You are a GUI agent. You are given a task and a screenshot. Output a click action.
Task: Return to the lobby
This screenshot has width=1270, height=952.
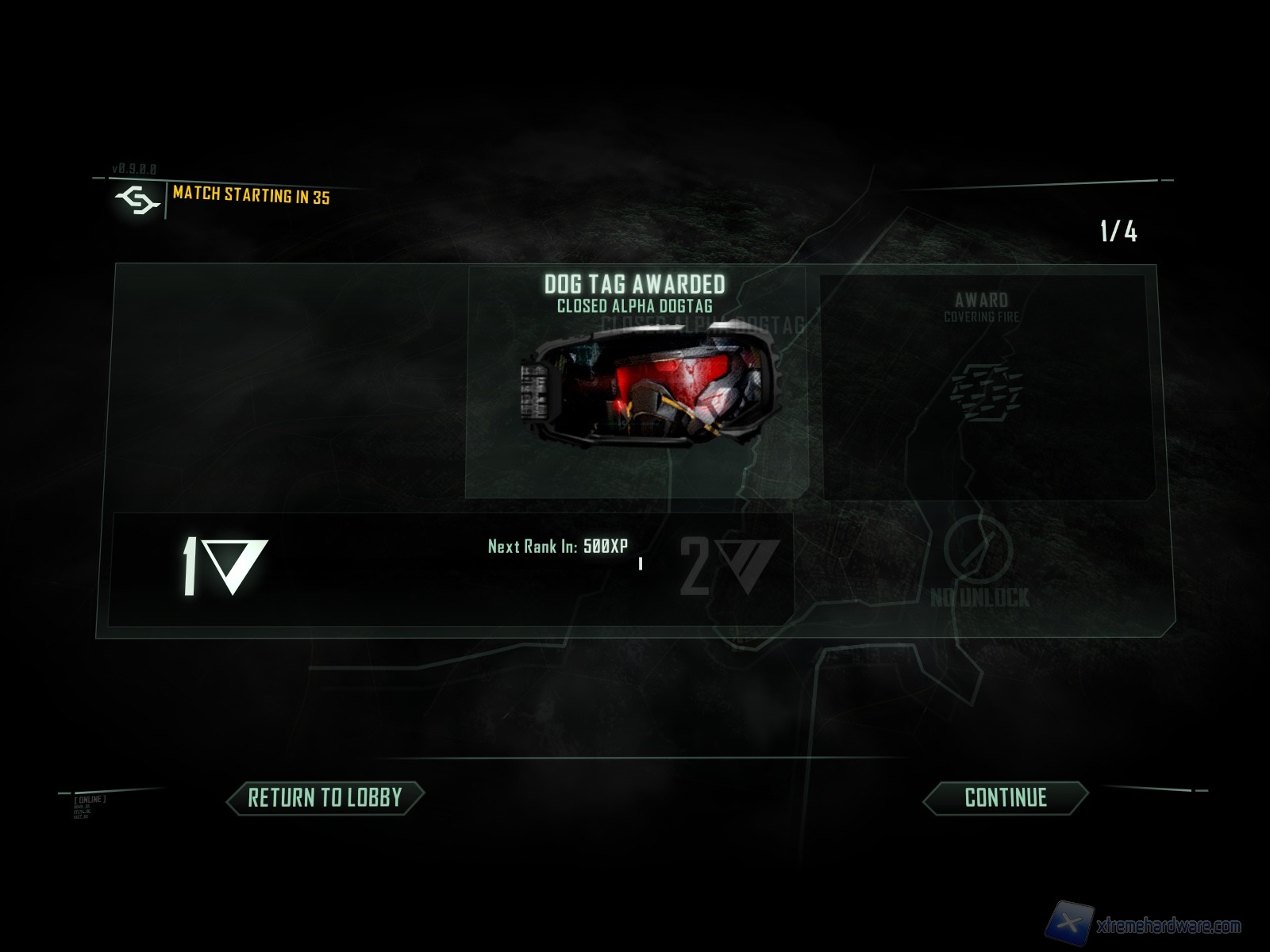(325, 798)
